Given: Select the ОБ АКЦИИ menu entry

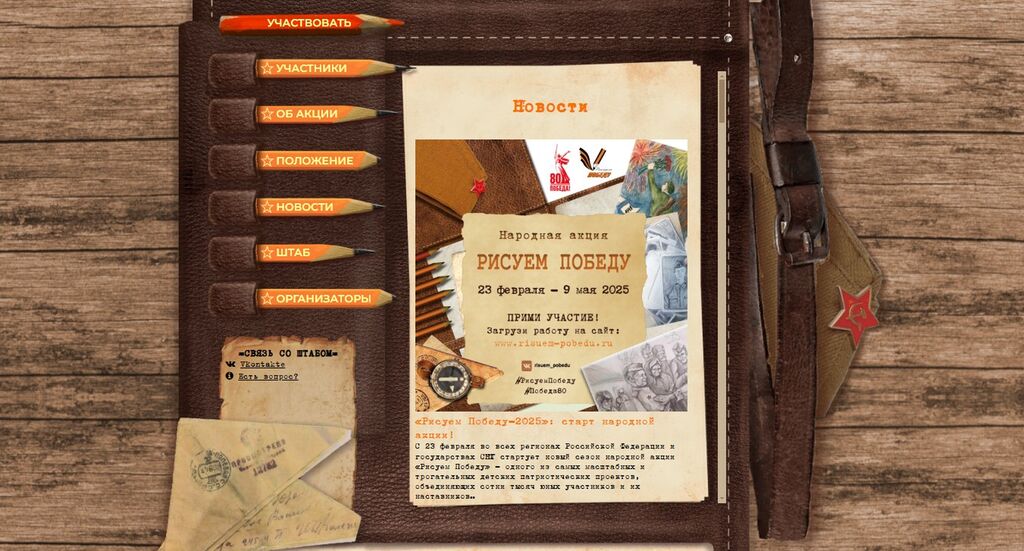Looking at the screenshot, I should (x=307, y=114).
